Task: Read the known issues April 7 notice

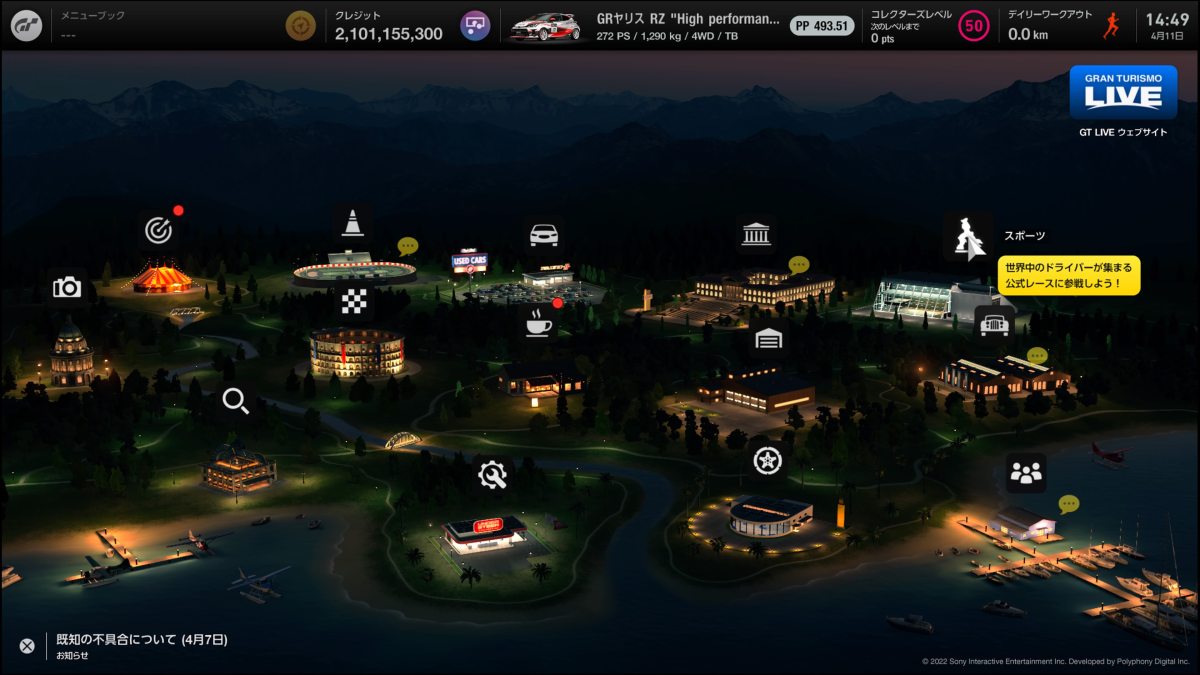Action: click(141, 639)
